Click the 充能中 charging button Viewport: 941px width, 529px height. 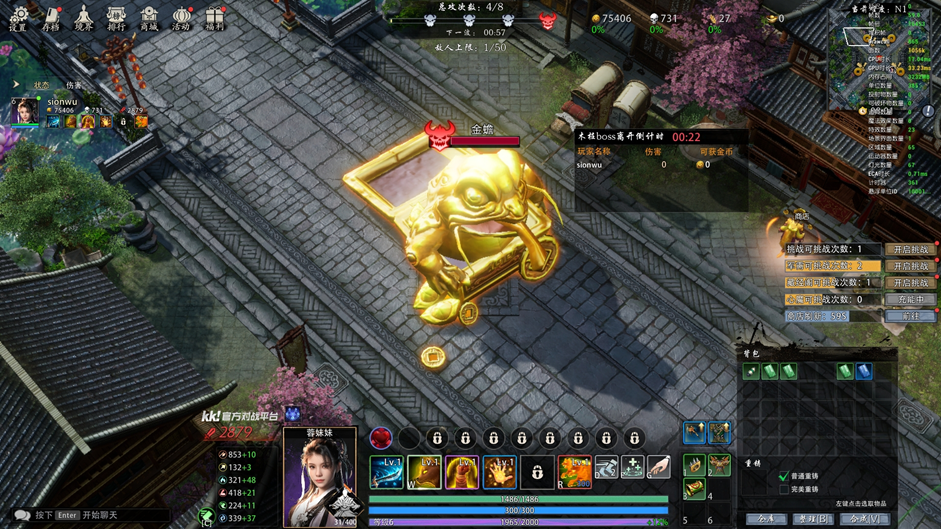click(910, 299)
